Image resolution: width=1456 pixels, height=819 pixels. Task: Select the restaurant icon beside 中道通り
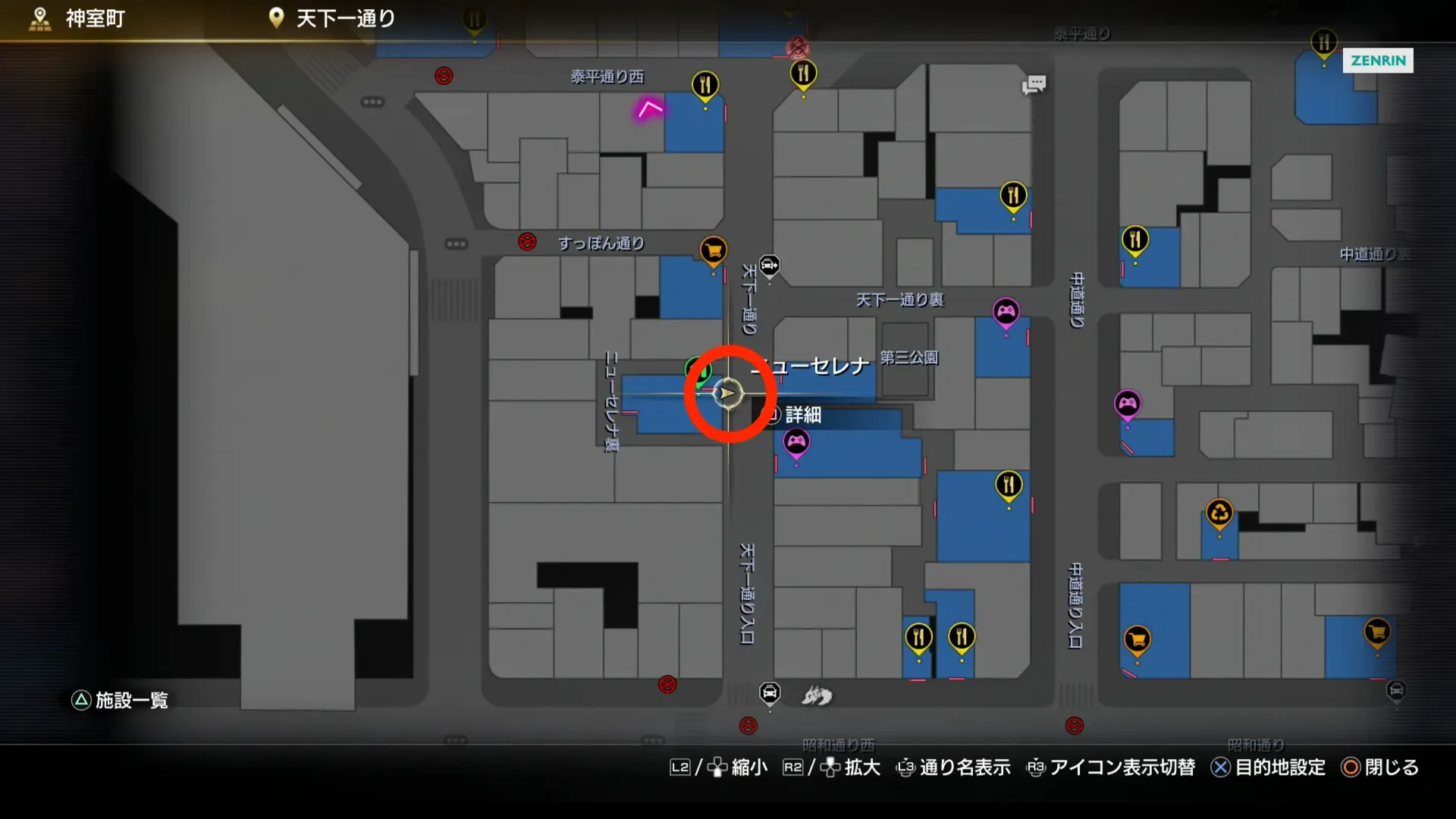point(1135,237)
